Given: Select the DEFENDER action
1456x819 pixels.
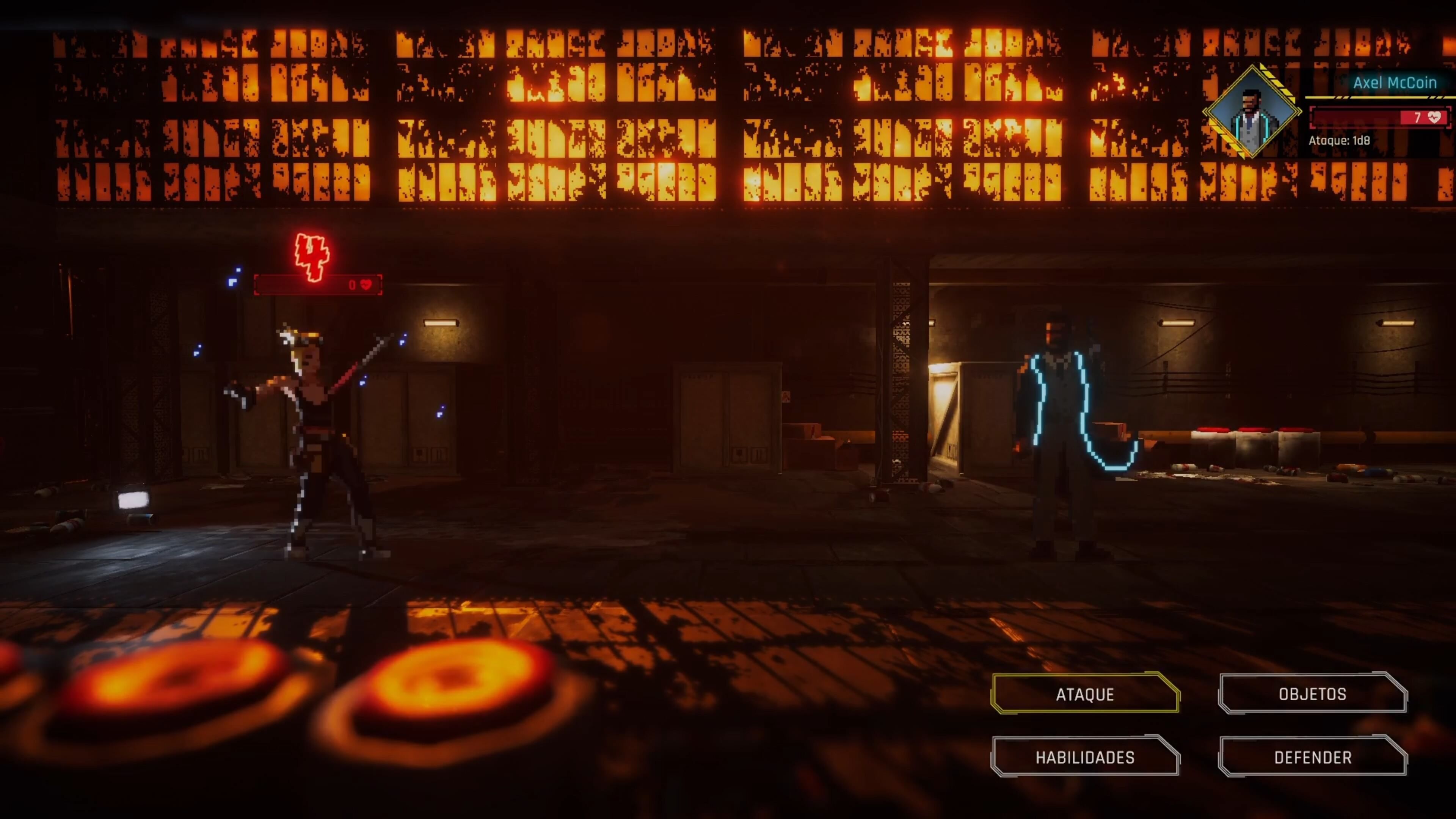Looking at the screenshot, I should (1312, 757).
